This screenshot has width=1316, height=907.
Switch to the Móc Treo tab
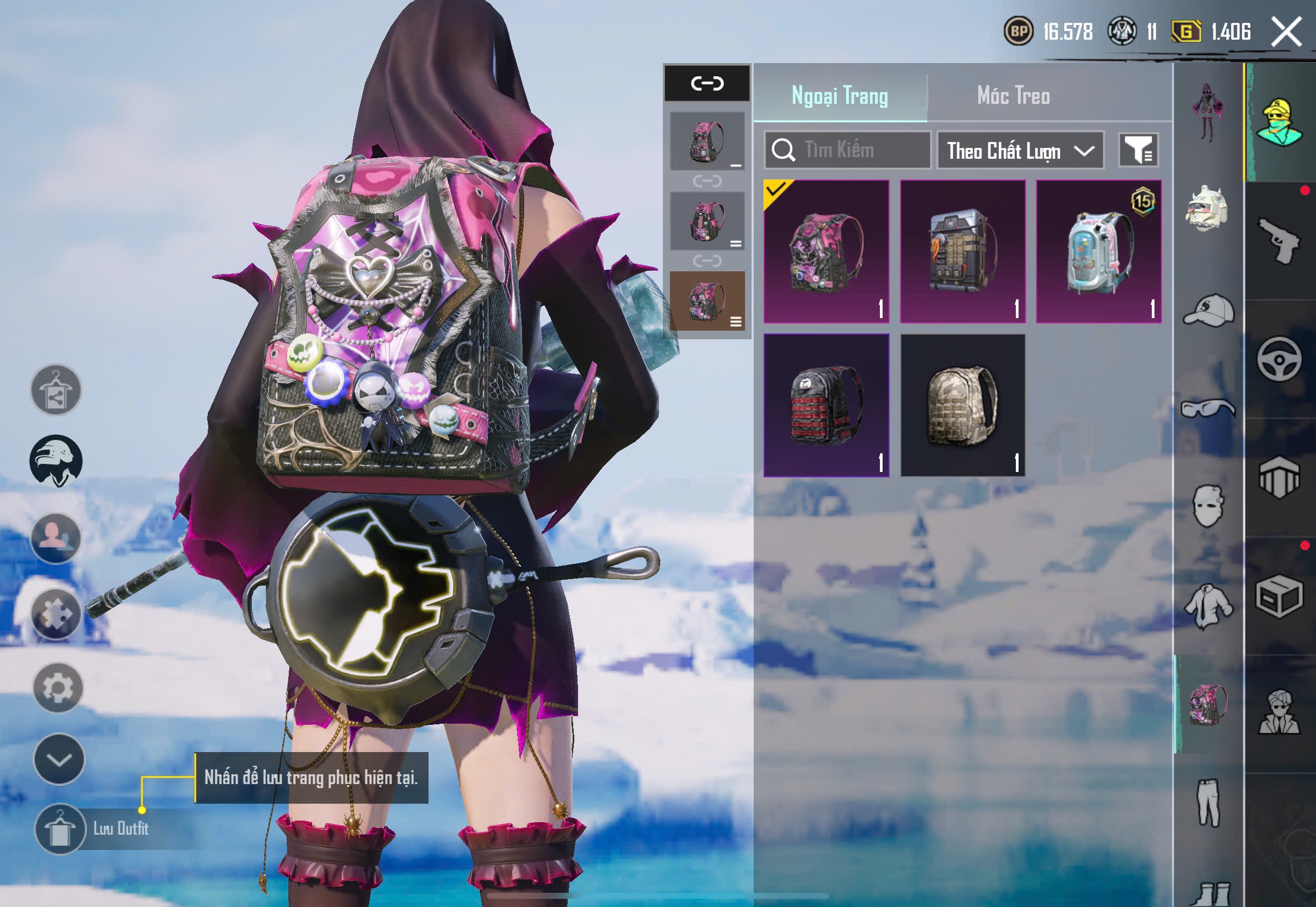[x=1013, y=96]
